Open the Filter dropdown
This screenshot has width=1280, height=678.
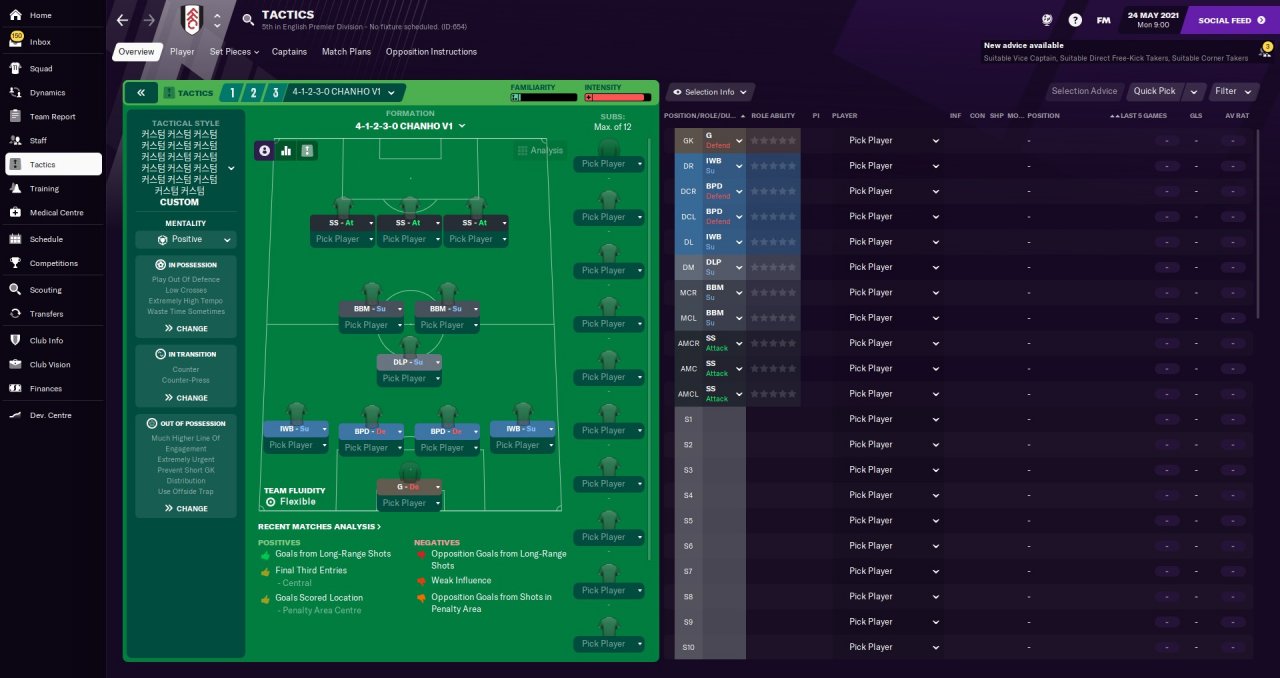[1231, 91]
